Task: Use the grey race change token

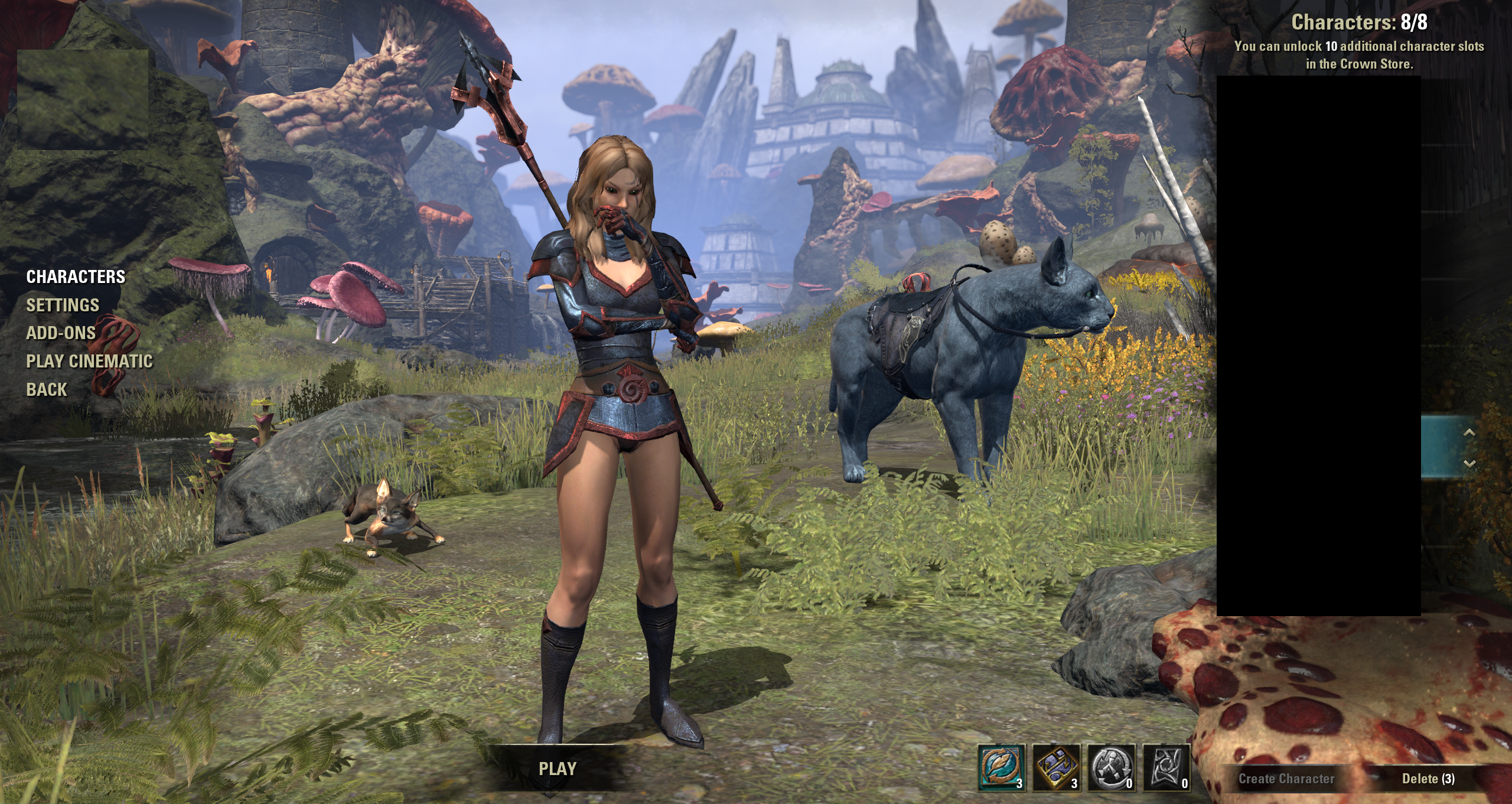Action: click(1111, 767)
